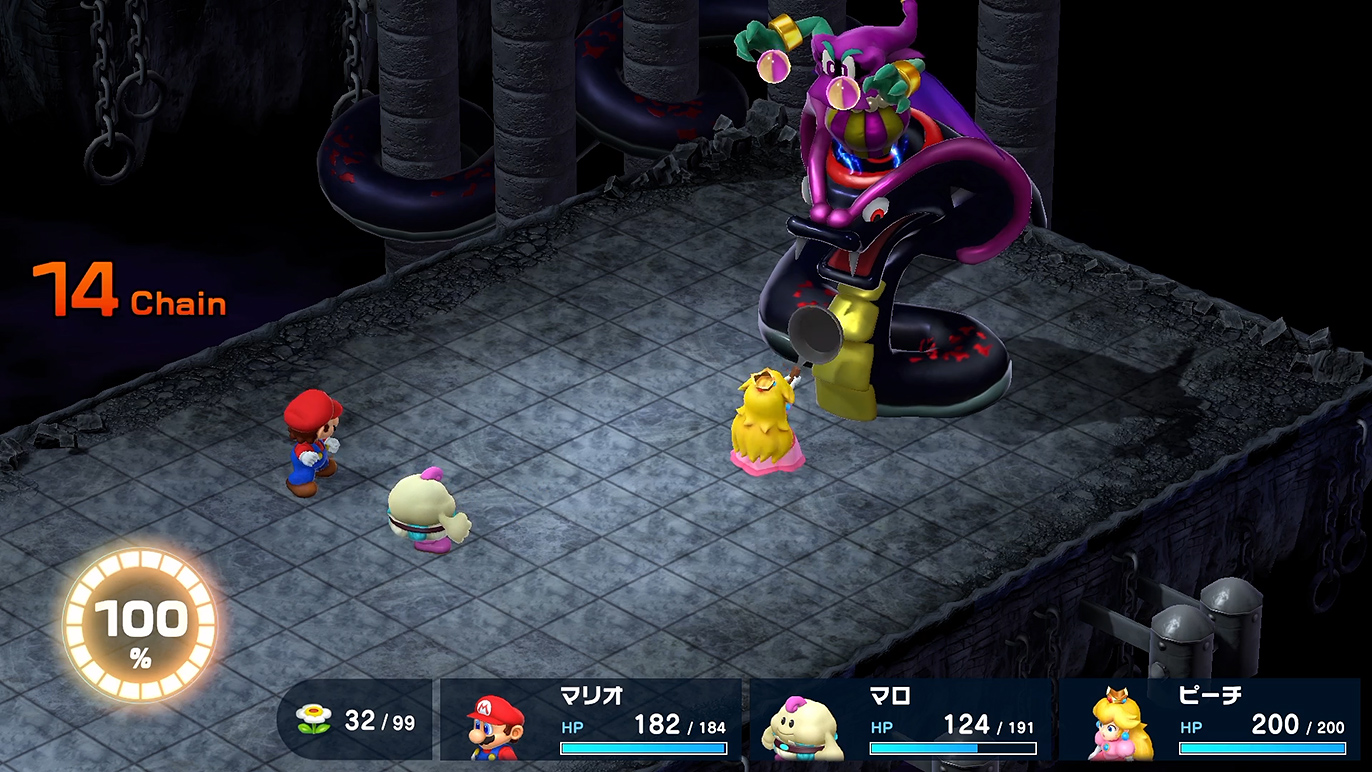Viewport: 1372px width, 772px height.
Task: Select Mario's party status panel
Action: (x=592, y=720)
